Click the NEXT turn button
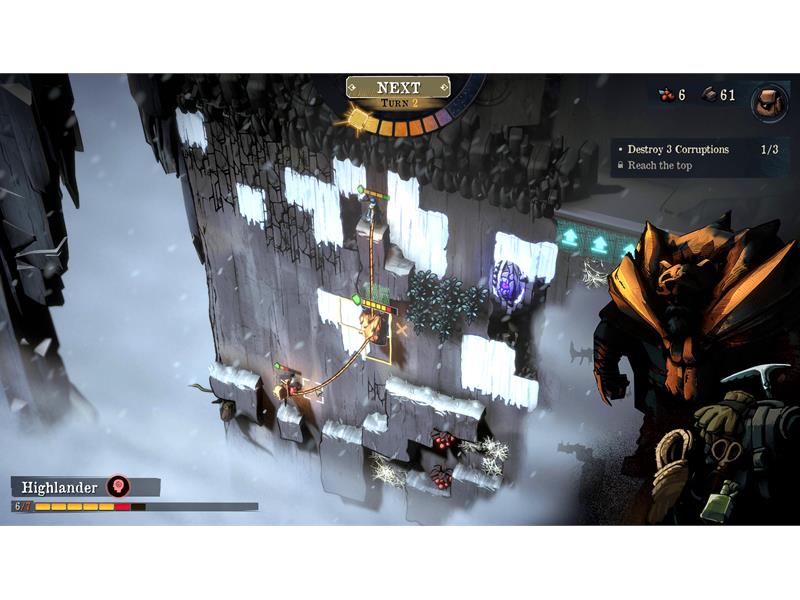The height and width of the screenshot is (600, 800). click(398, 88)
